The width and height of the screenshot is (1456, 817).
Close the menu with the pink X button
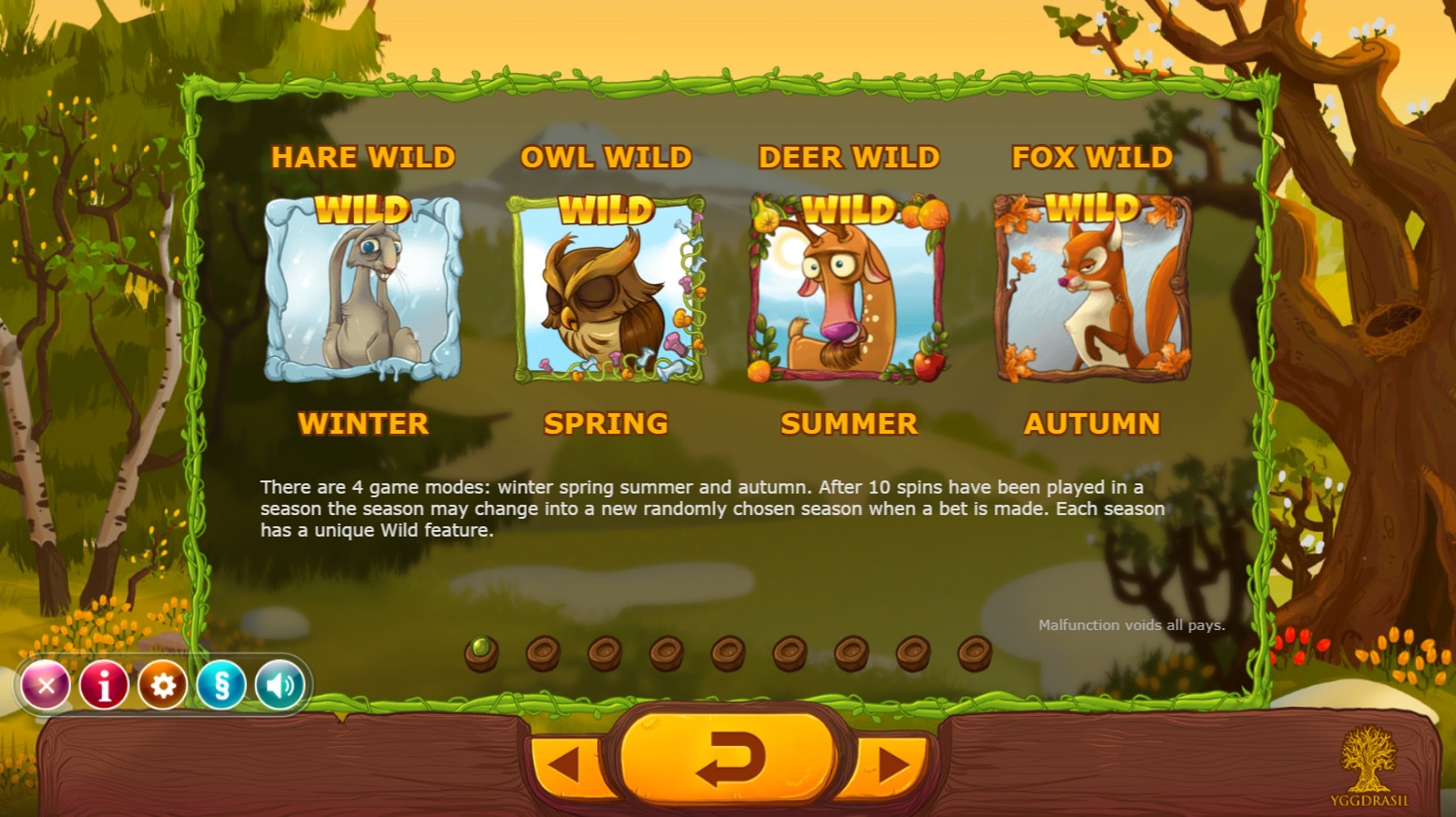coord(45,686)
